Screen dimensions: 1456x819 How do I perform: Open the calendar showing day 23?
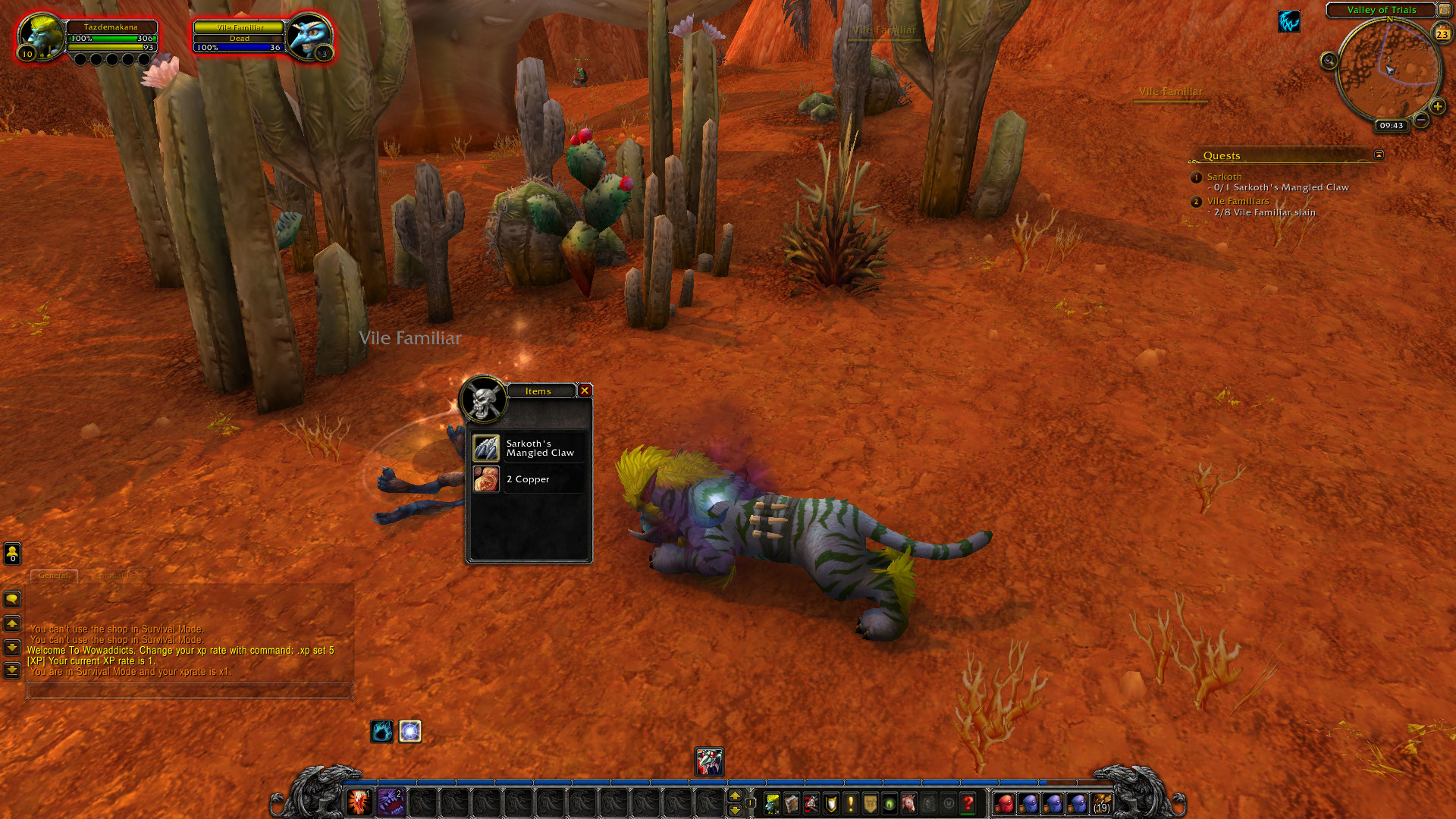(x=1442, y=33)
